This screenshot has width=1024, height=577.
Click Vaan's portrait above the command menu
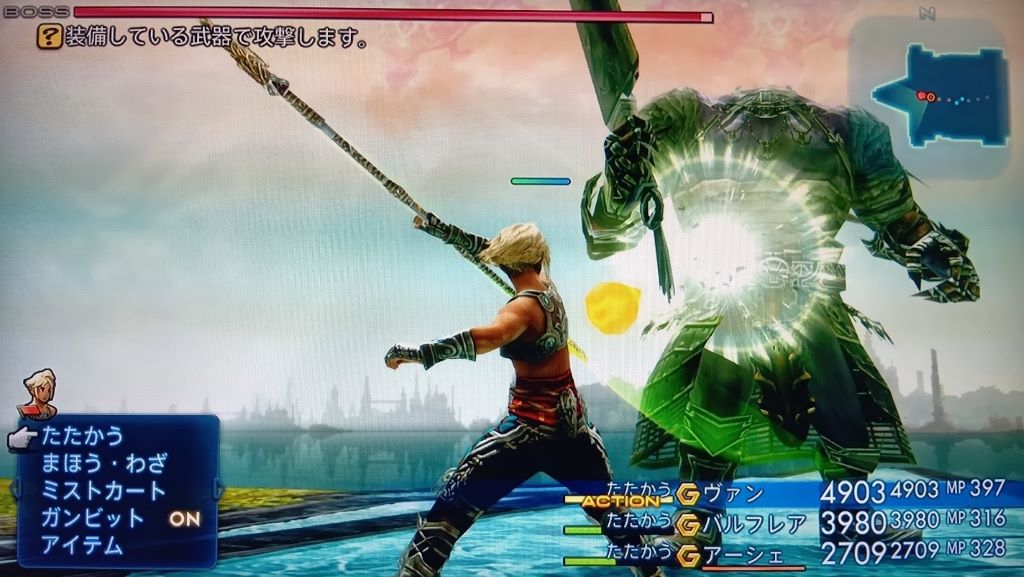coord(39,393)
